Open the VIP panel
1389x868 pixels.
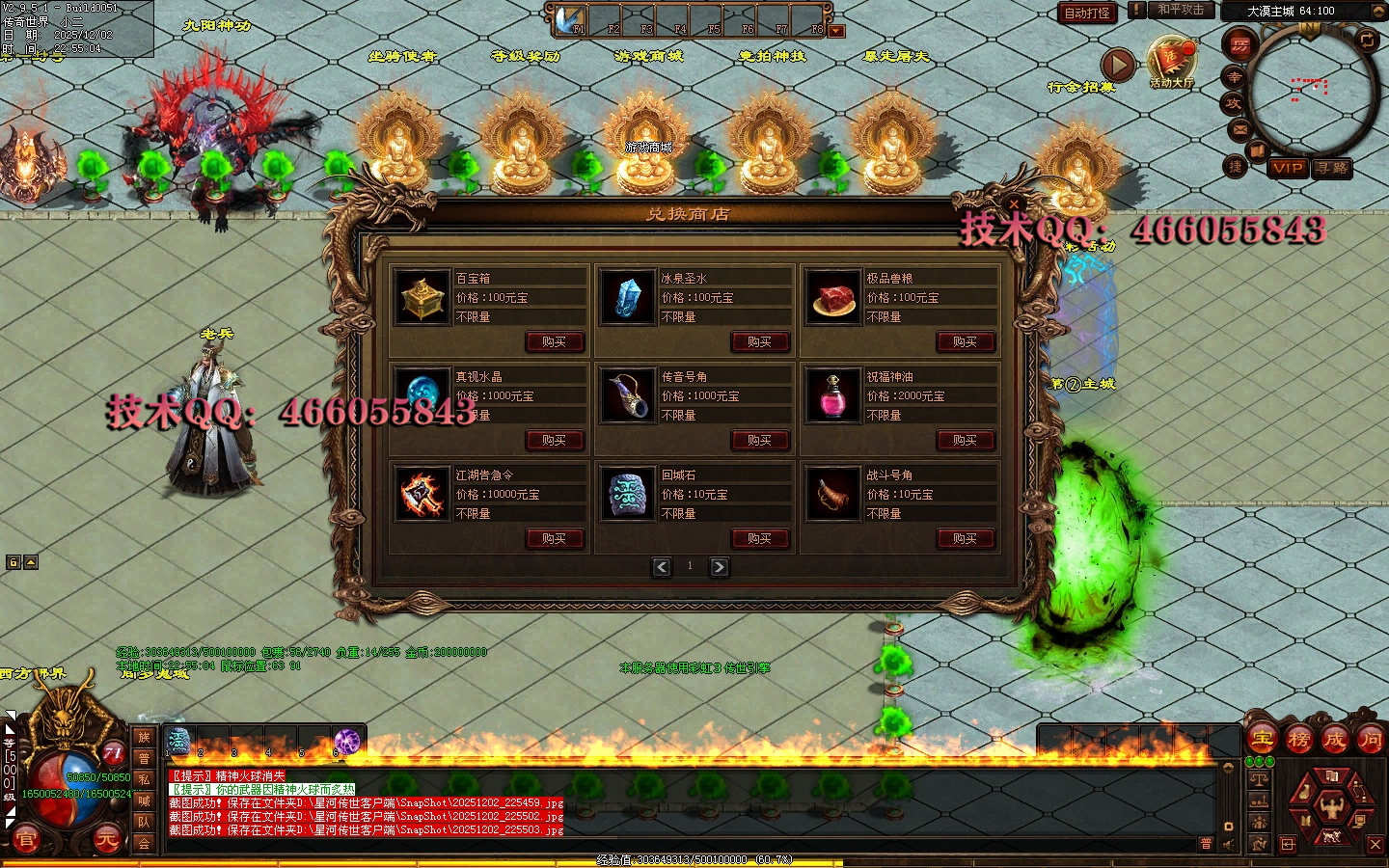[x=1288, y=168]
